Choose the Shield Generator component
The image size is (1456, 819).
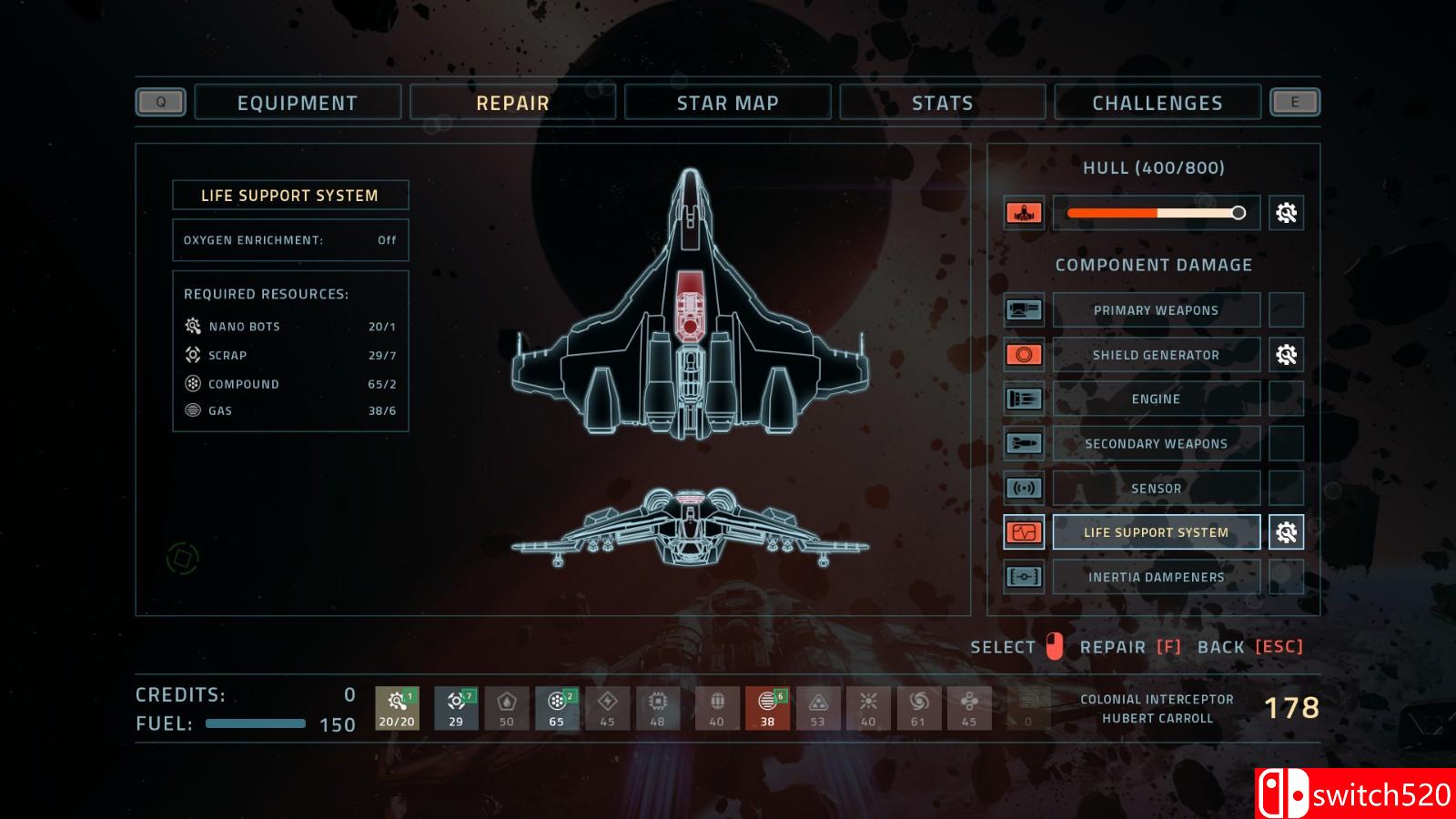pos(1156,355)
